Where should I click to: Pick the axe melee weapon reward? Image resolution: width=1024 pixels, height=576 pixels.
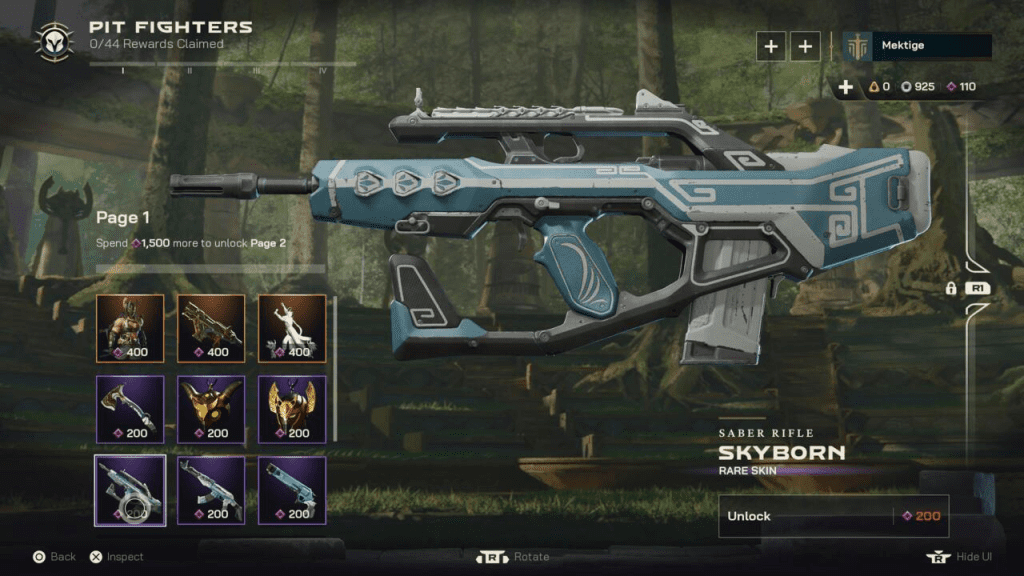[130, 409]
